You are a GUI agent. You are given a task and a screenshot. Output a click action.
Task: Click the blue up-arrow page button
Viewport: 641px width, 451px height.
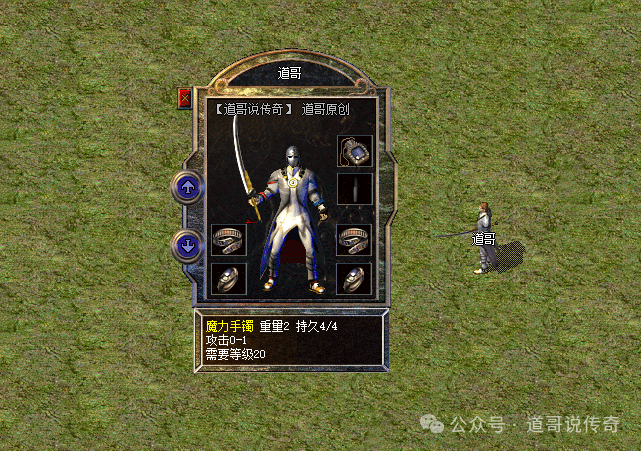187,186
